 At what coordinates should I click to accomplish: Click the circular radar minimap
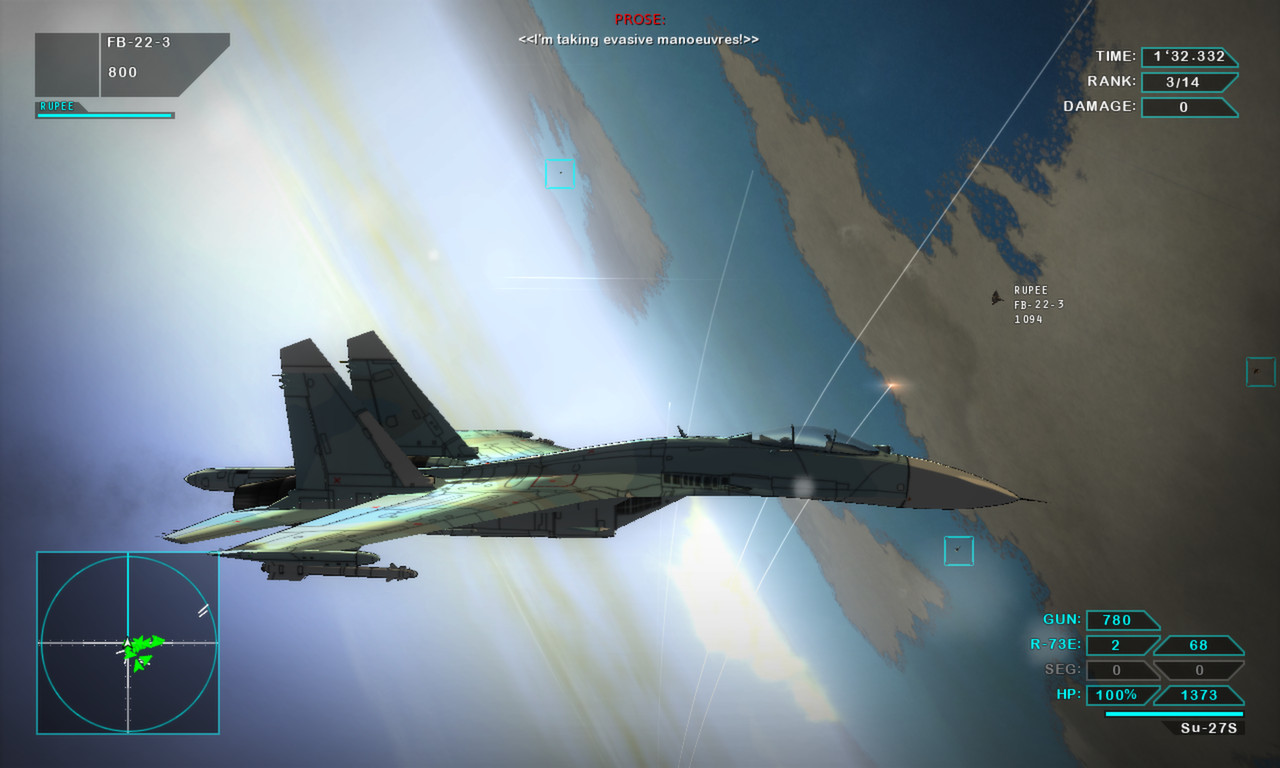pos(128,643)
